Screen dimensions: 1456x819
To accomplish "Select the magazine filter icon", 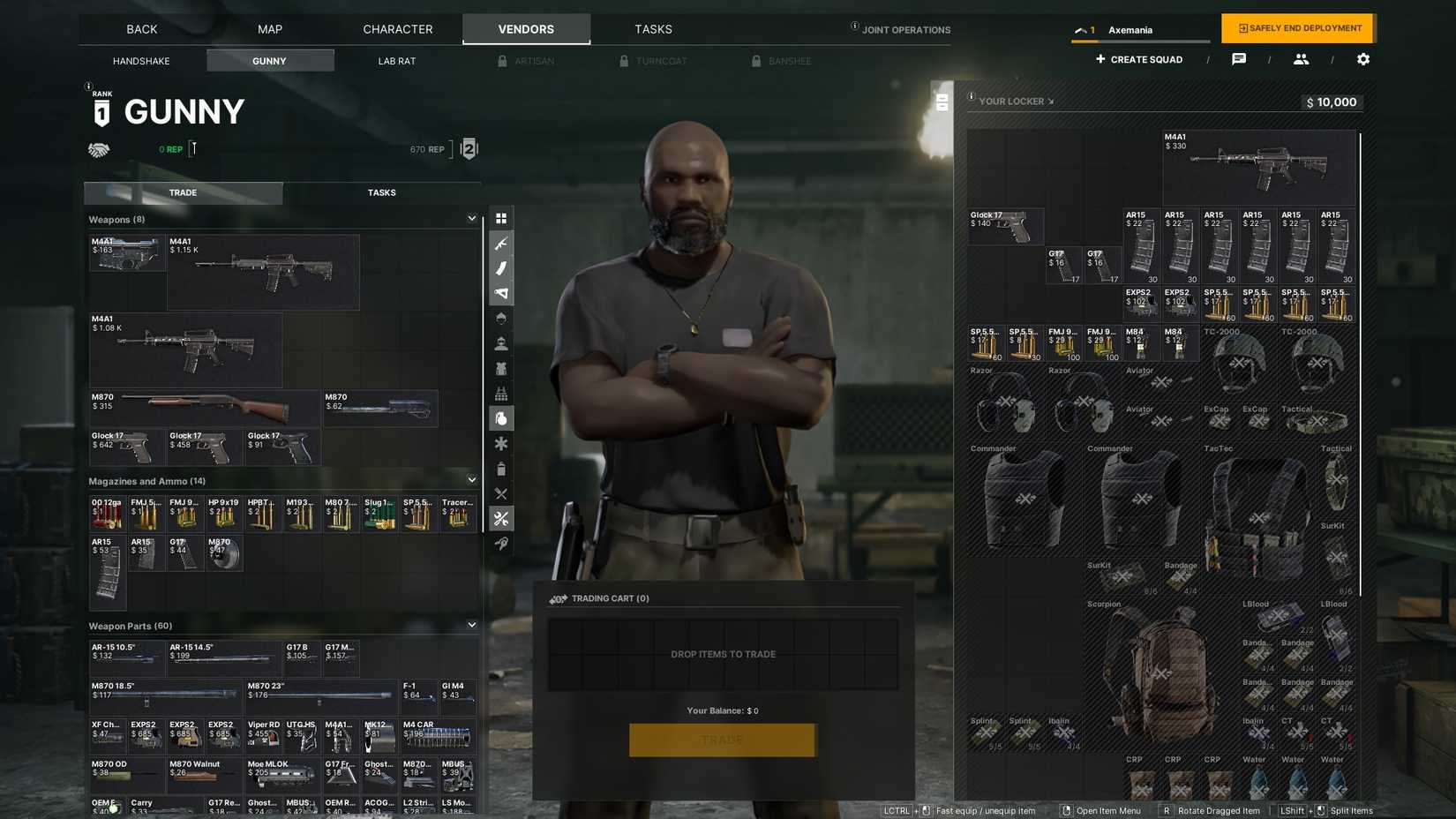I will coord(501,268).
